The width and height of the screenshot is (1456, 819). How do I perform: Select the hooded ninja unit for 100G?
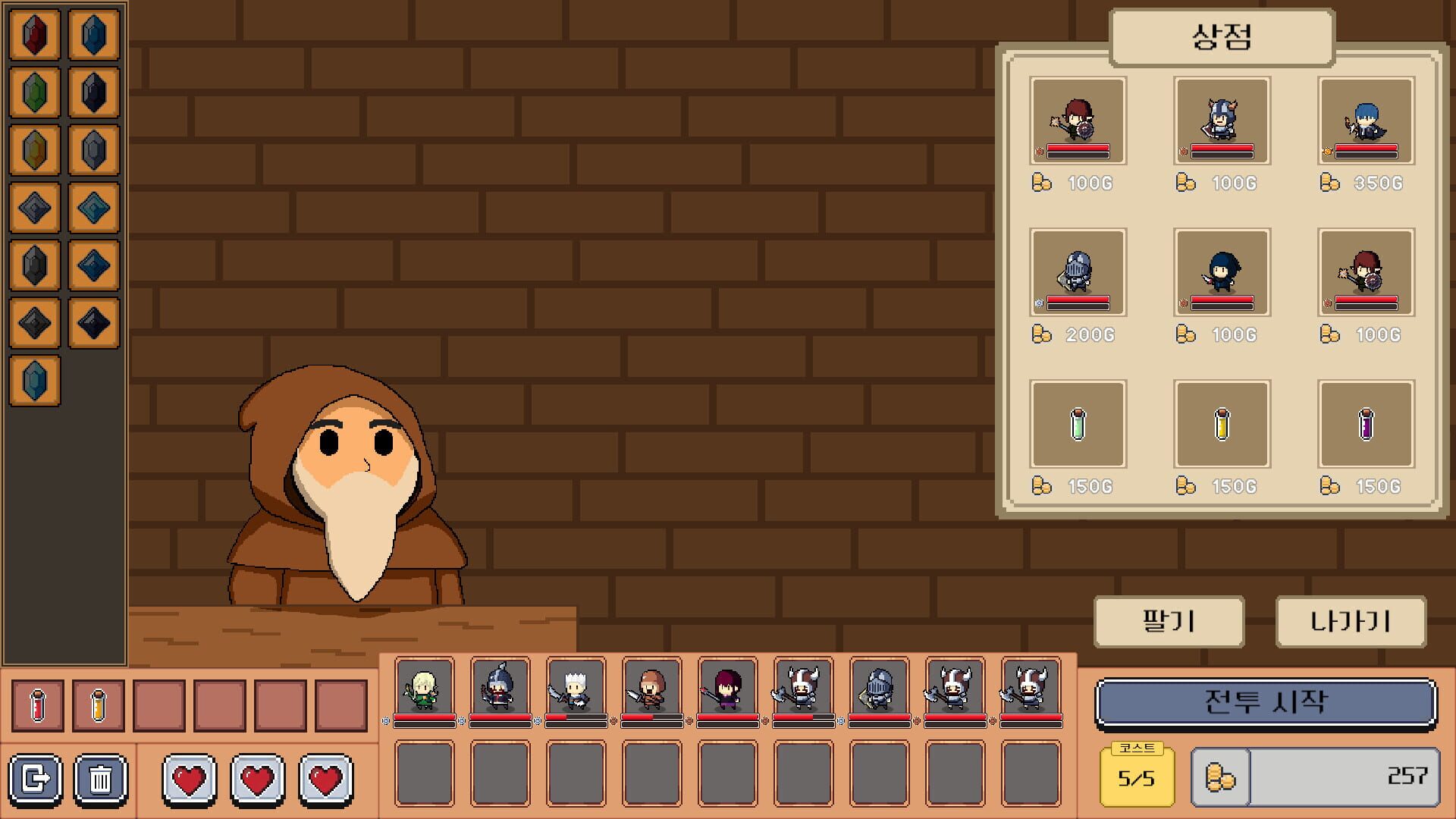point(1221,273)
